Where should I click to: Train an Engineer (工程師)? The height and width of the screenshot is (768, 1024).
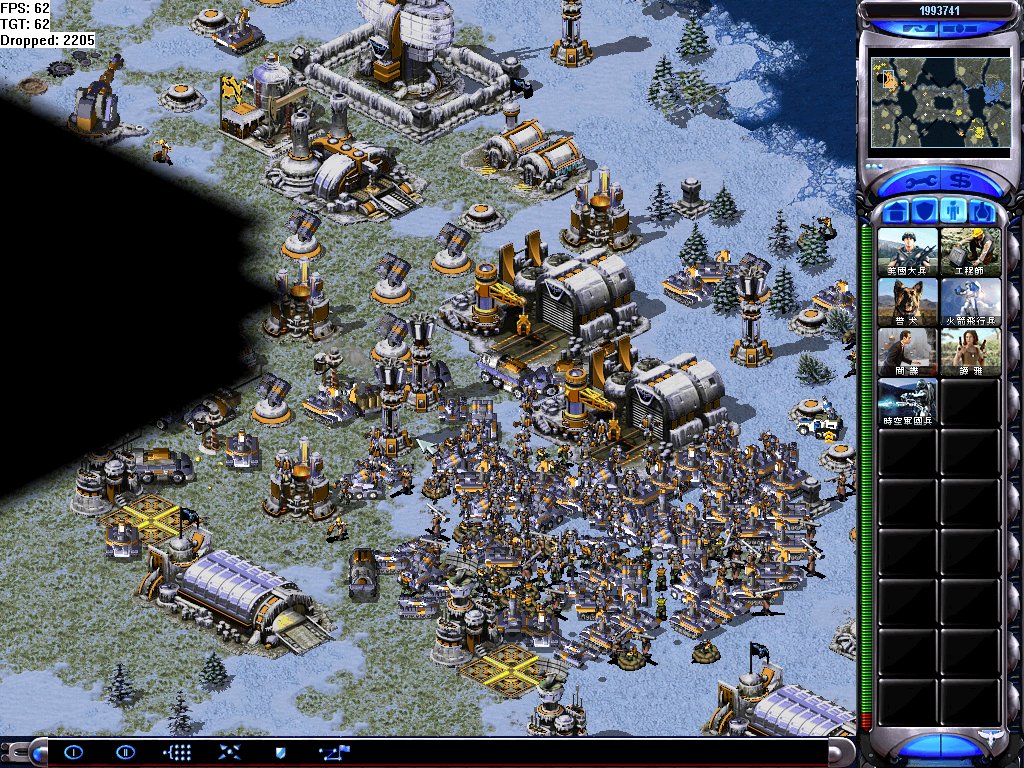click(x=970, y=252)
